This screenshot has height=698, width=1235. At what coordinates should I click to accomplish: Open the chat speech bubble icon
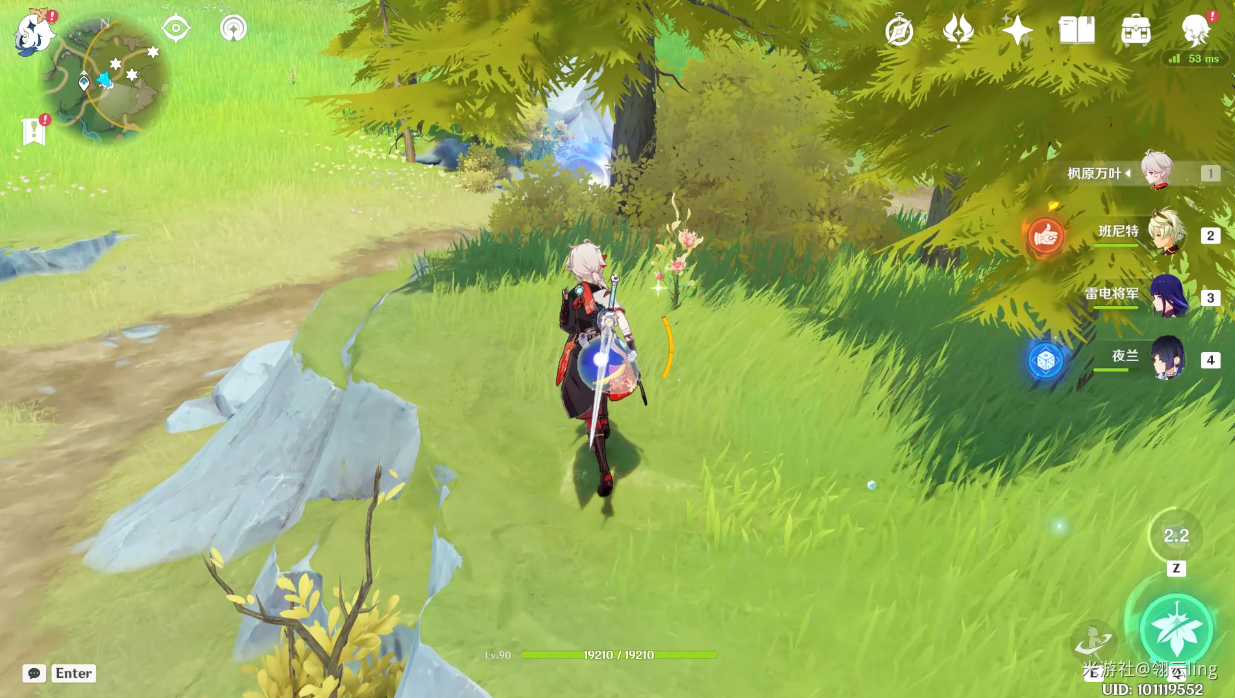pos(34,673)
